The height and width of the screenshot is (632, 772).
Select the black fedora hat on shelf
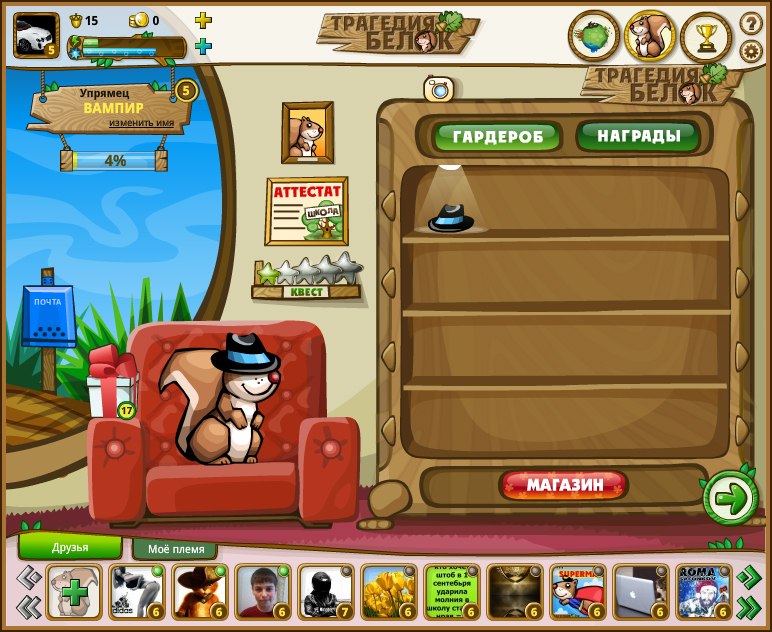pos(451,217)
